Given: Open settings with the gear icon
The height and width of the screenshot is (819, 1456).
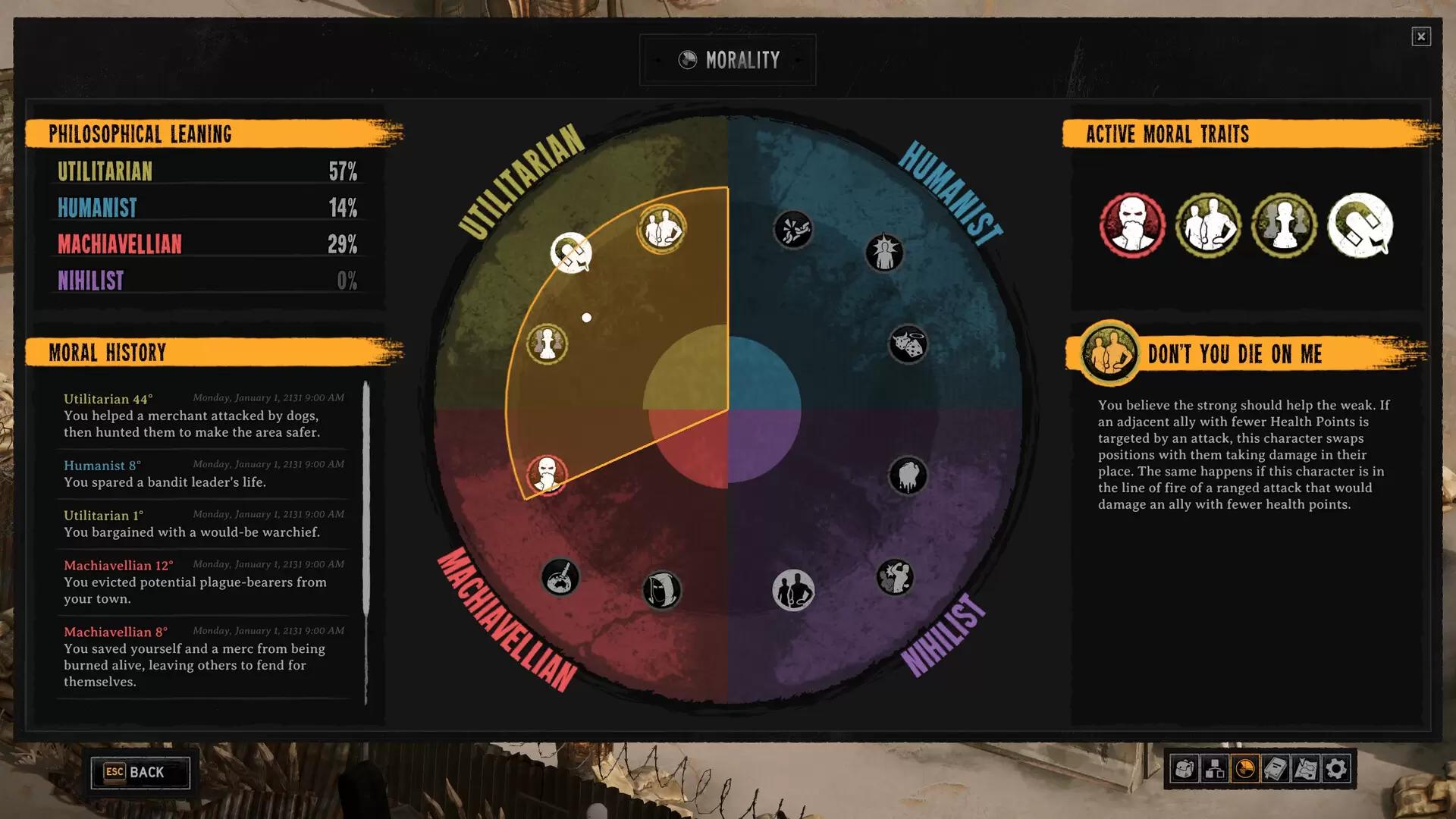Looking at the screenshot, I should (1336, 769).
